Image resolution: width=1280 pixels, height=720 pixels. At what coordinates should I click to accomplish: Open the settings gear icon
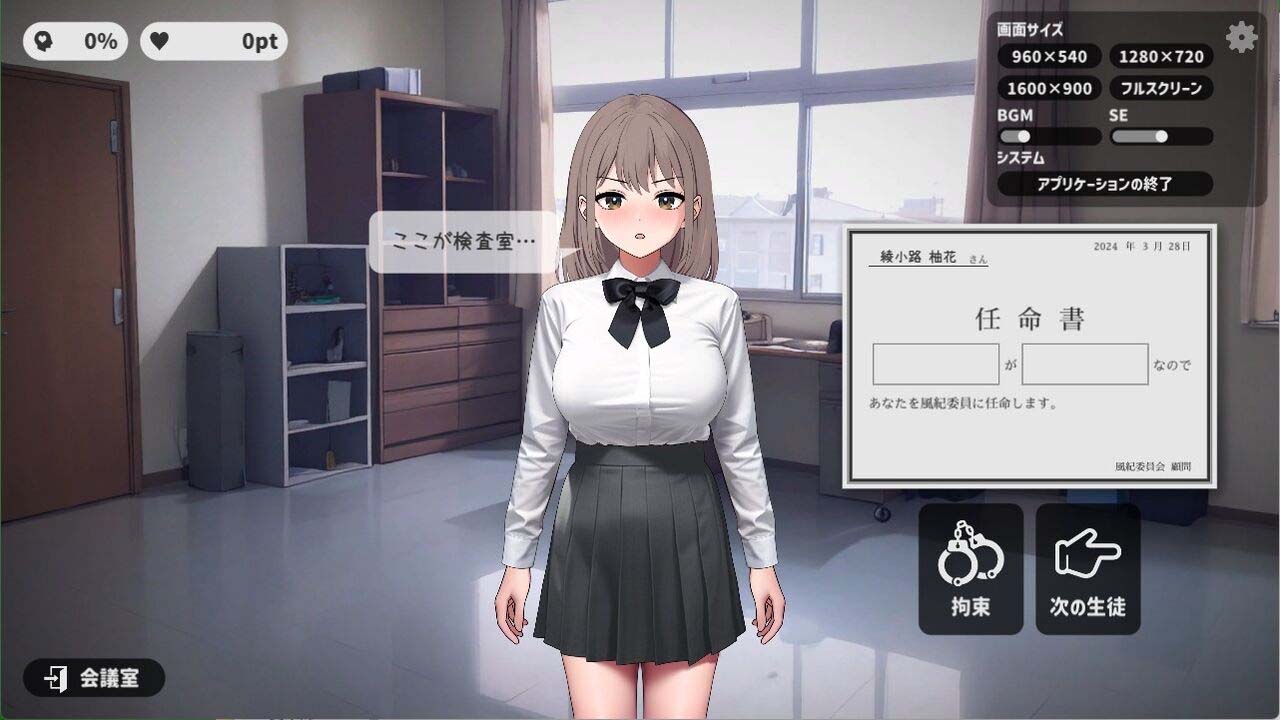pyautogui.click(x=1241, y=37)
